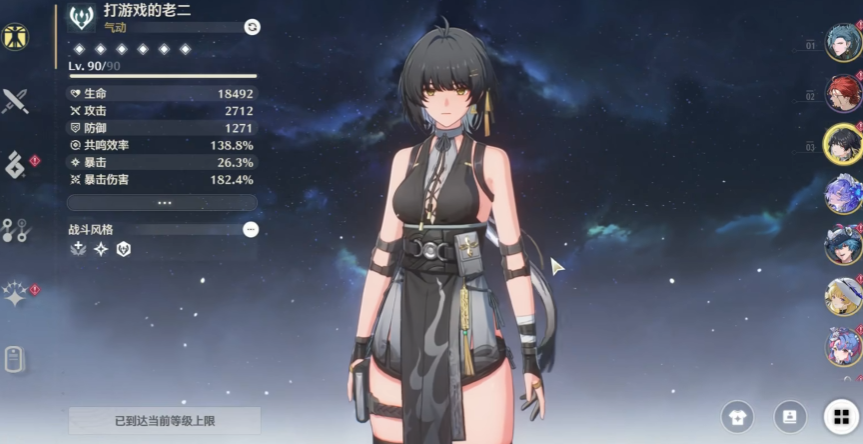Choose the red-haired character in slot 02

tap(841, 93)
